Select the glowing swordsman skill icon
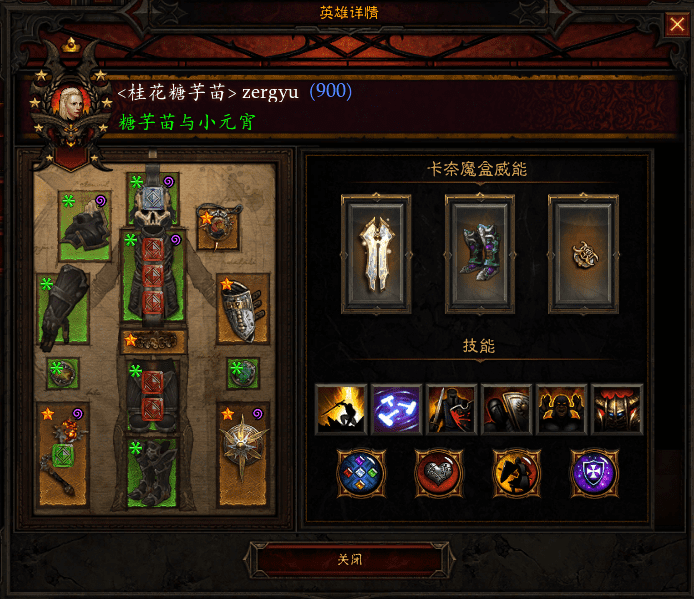The width and height of the screenshot is (694, 599). click(x=342, y=409)
